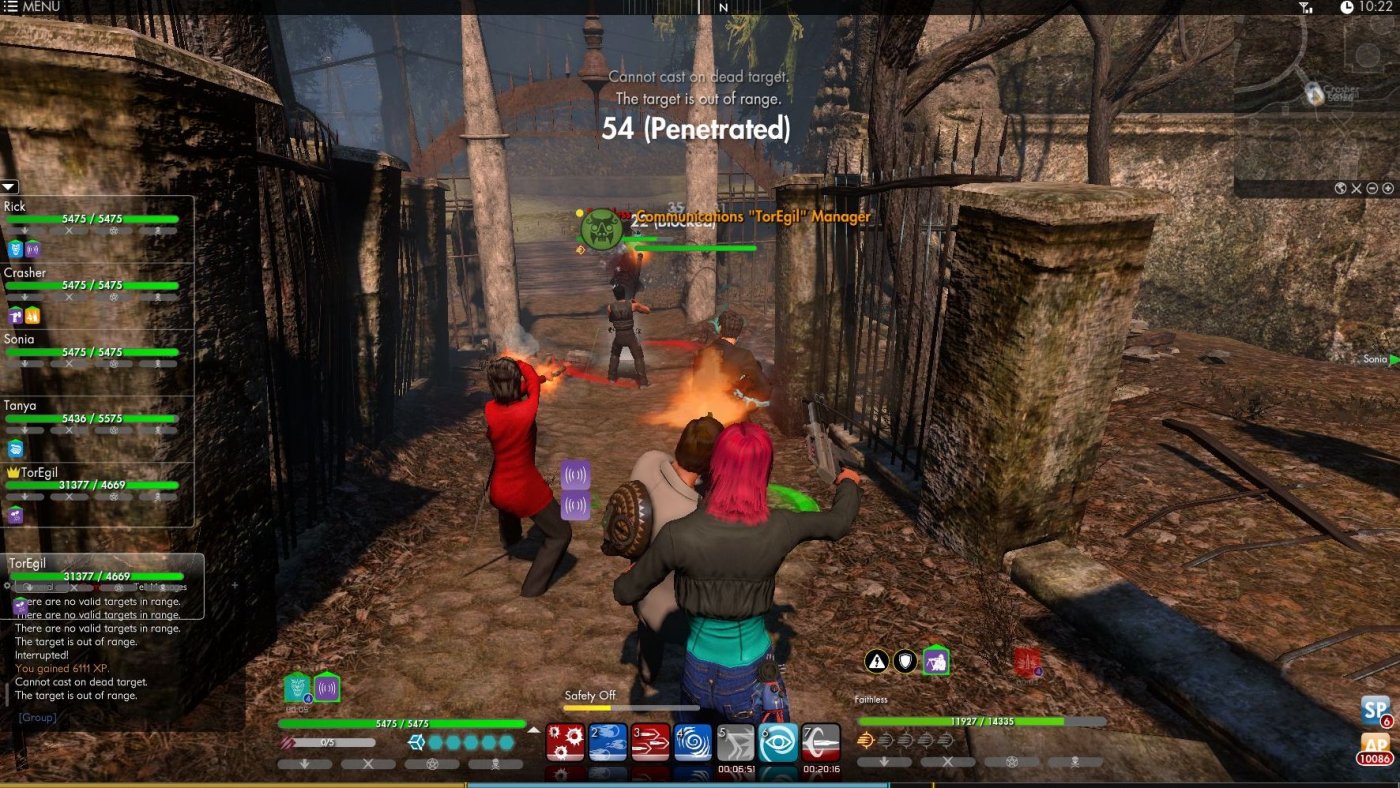
Task: Dismiss the Faithless frame with its X button
Action: [947, 761]
